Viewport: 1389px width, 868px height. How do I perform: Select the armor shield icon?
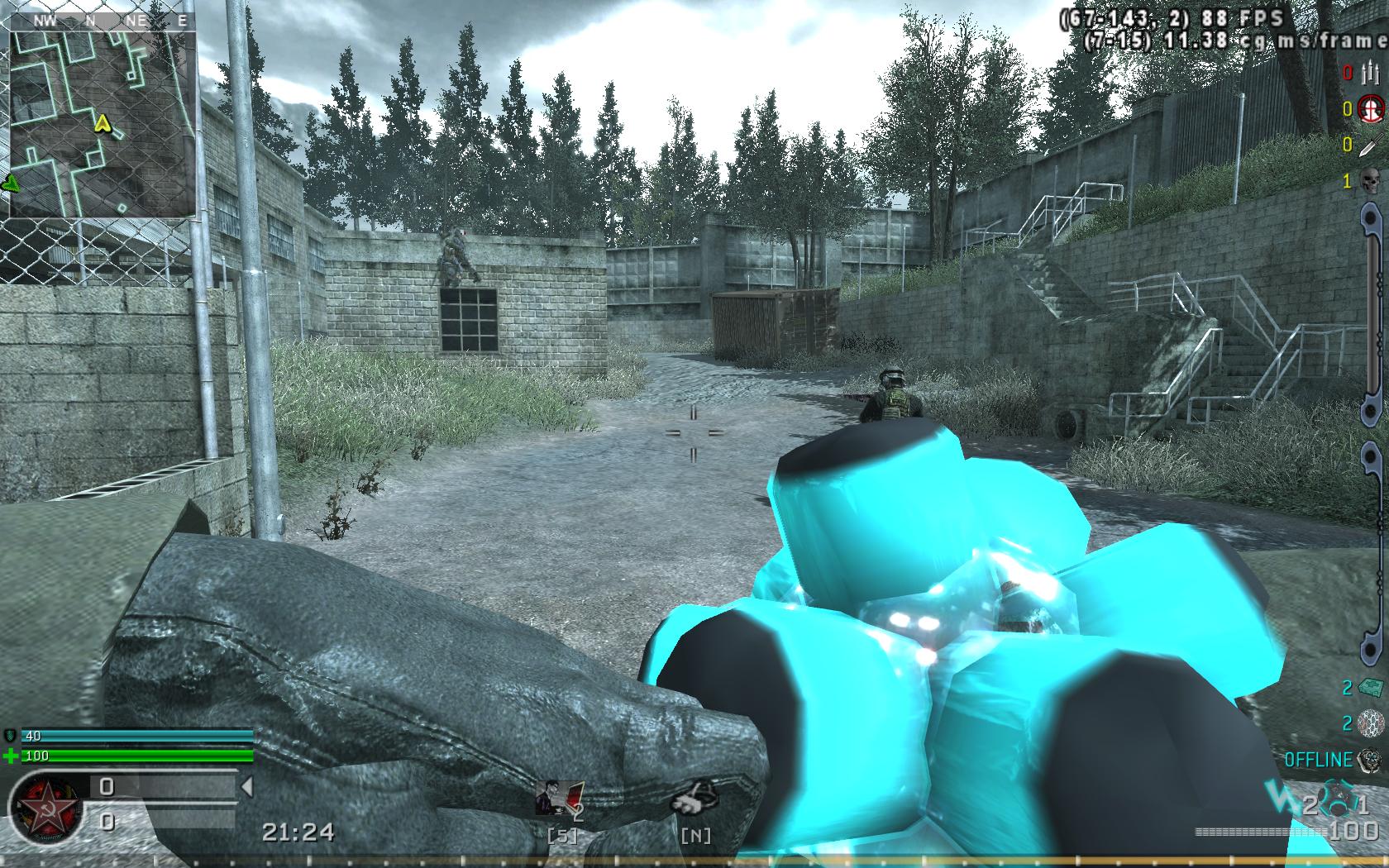click(11, 735)
